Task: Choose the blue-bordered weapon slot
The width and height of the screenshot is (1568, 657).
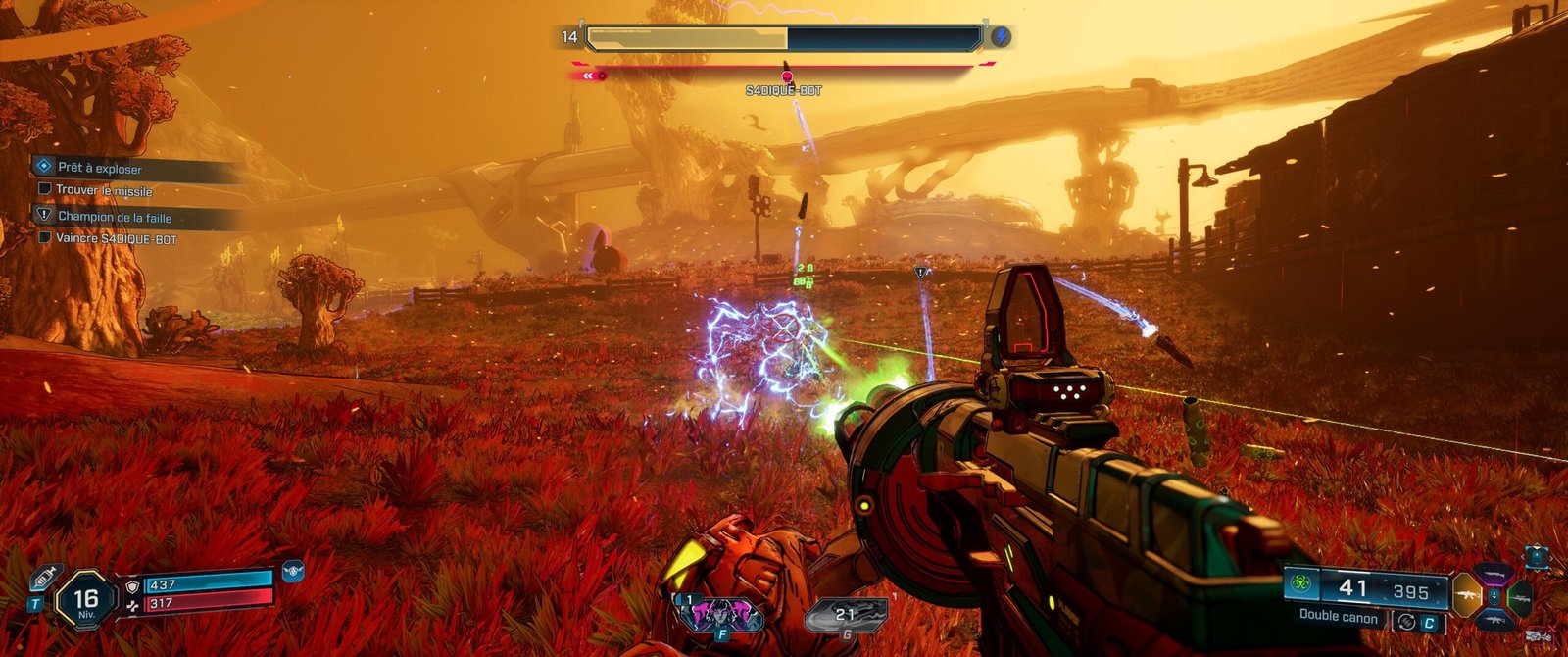Action: [1494, 619]
